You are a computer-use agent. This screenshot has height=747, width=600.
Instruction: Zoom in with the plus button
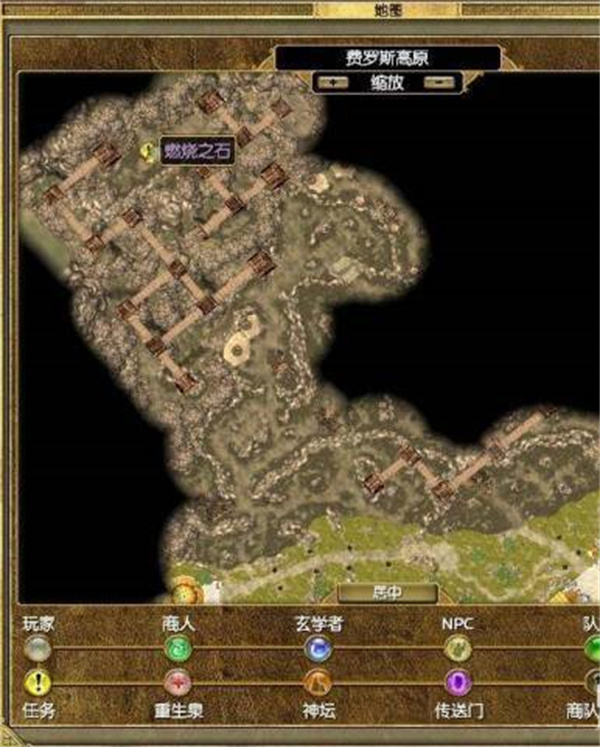click(x=329, y=83)
